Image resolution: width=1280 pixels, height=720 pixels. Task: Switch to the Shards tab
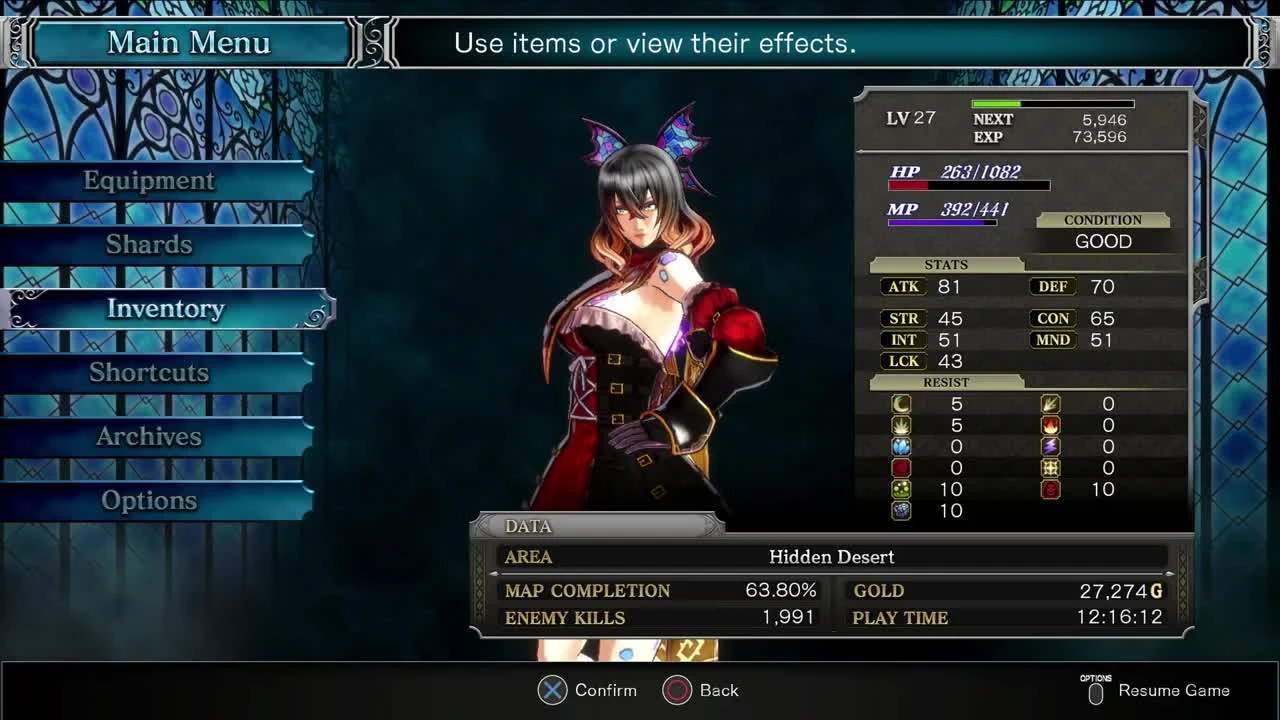coord(148,244)
